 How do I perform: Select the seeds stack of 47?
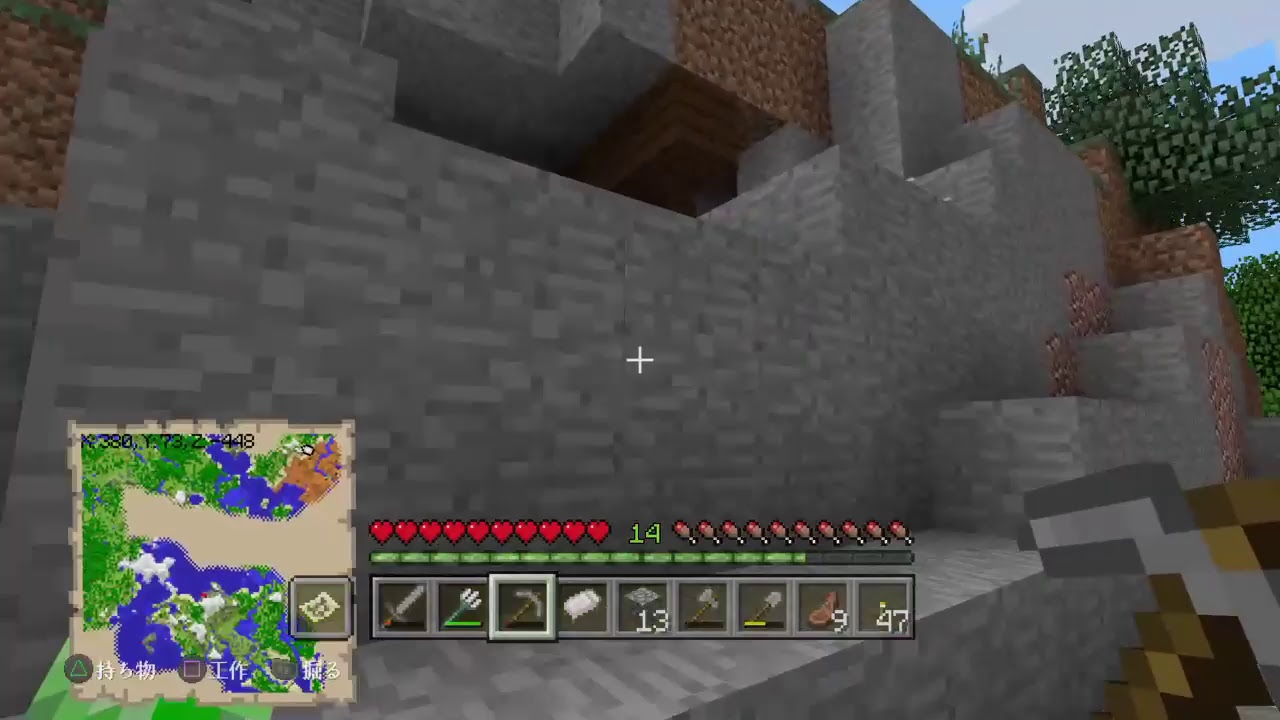coord(884,606)
